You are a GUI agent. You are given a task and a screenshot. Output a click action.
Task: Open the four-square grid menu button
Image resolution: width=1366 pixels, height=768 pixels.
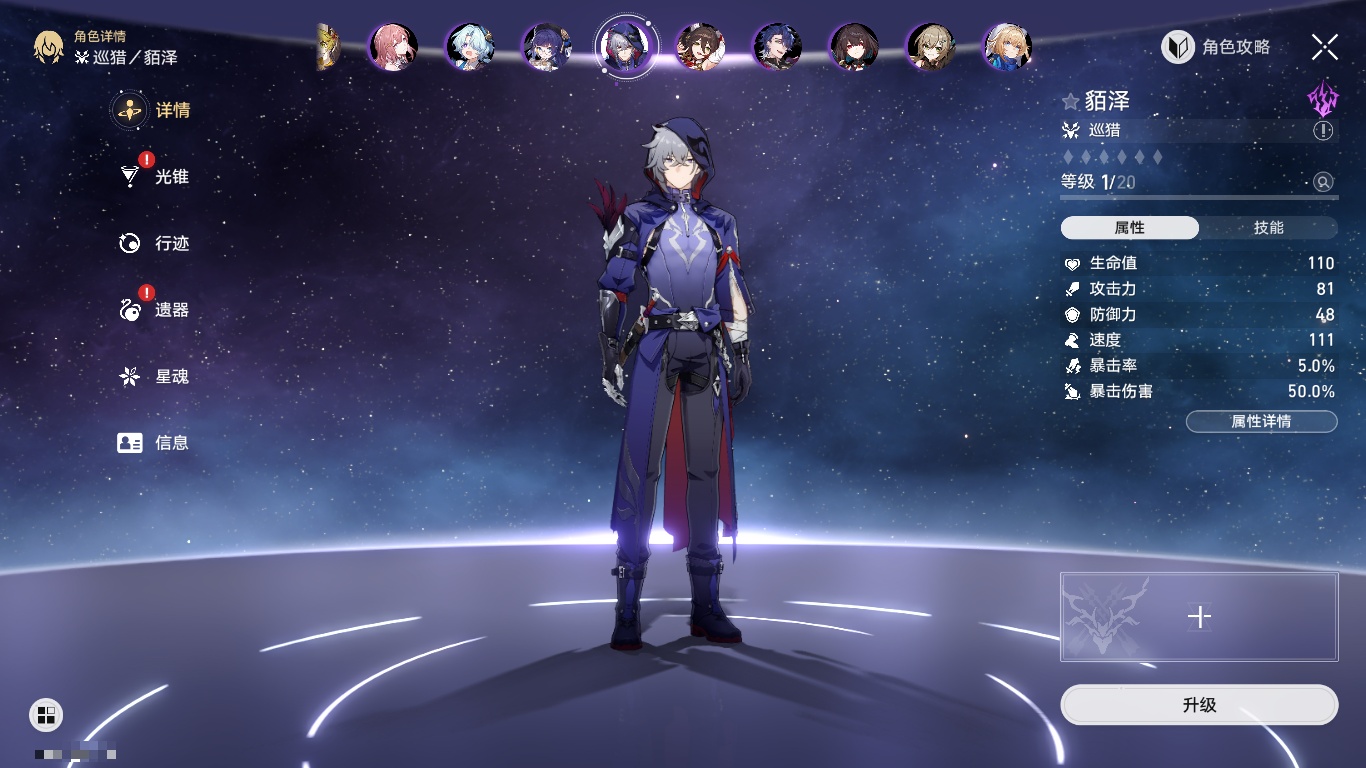point(46,714)
